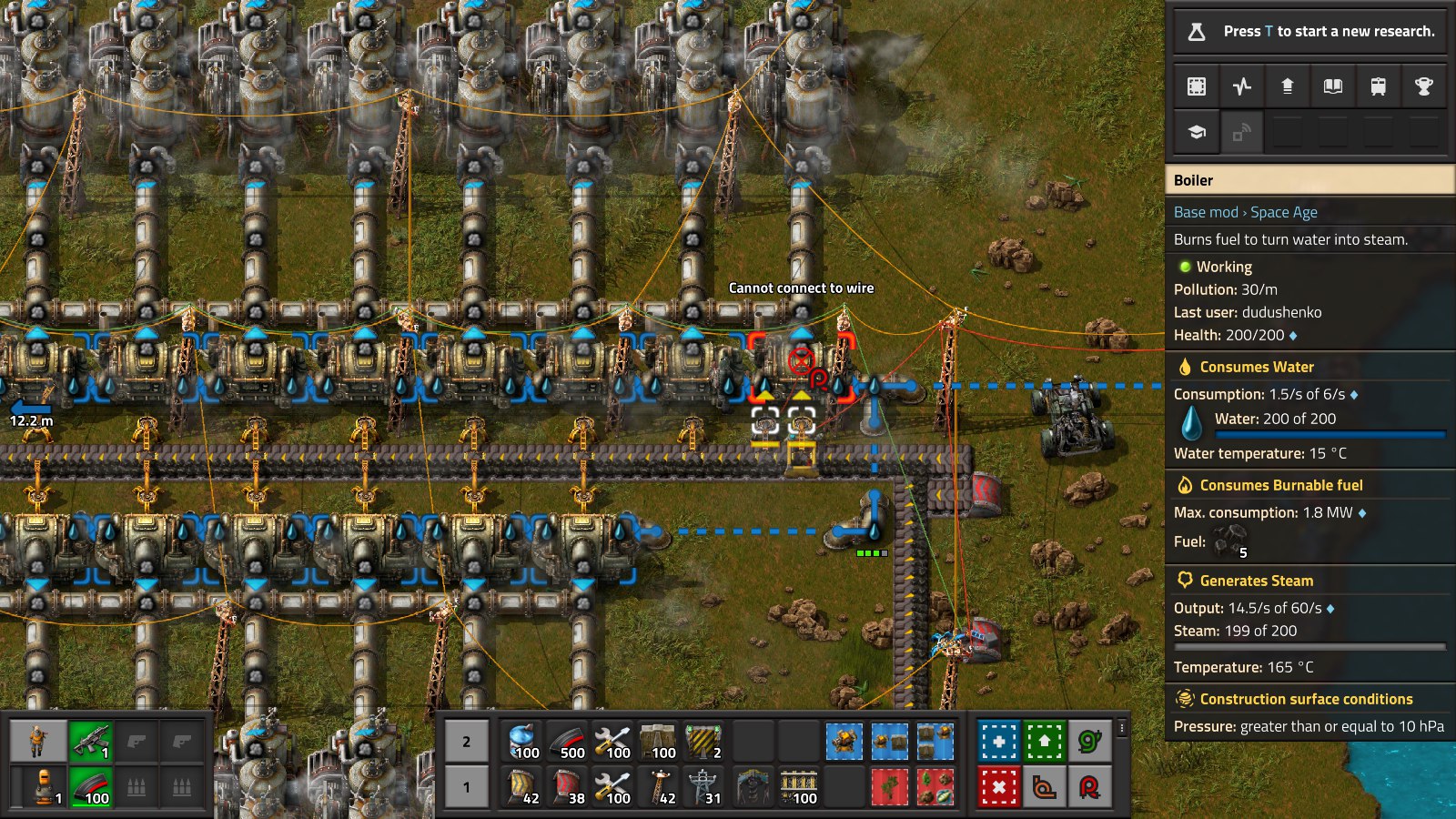Select the green upgrade planner shortcut

pos(1044,742)
